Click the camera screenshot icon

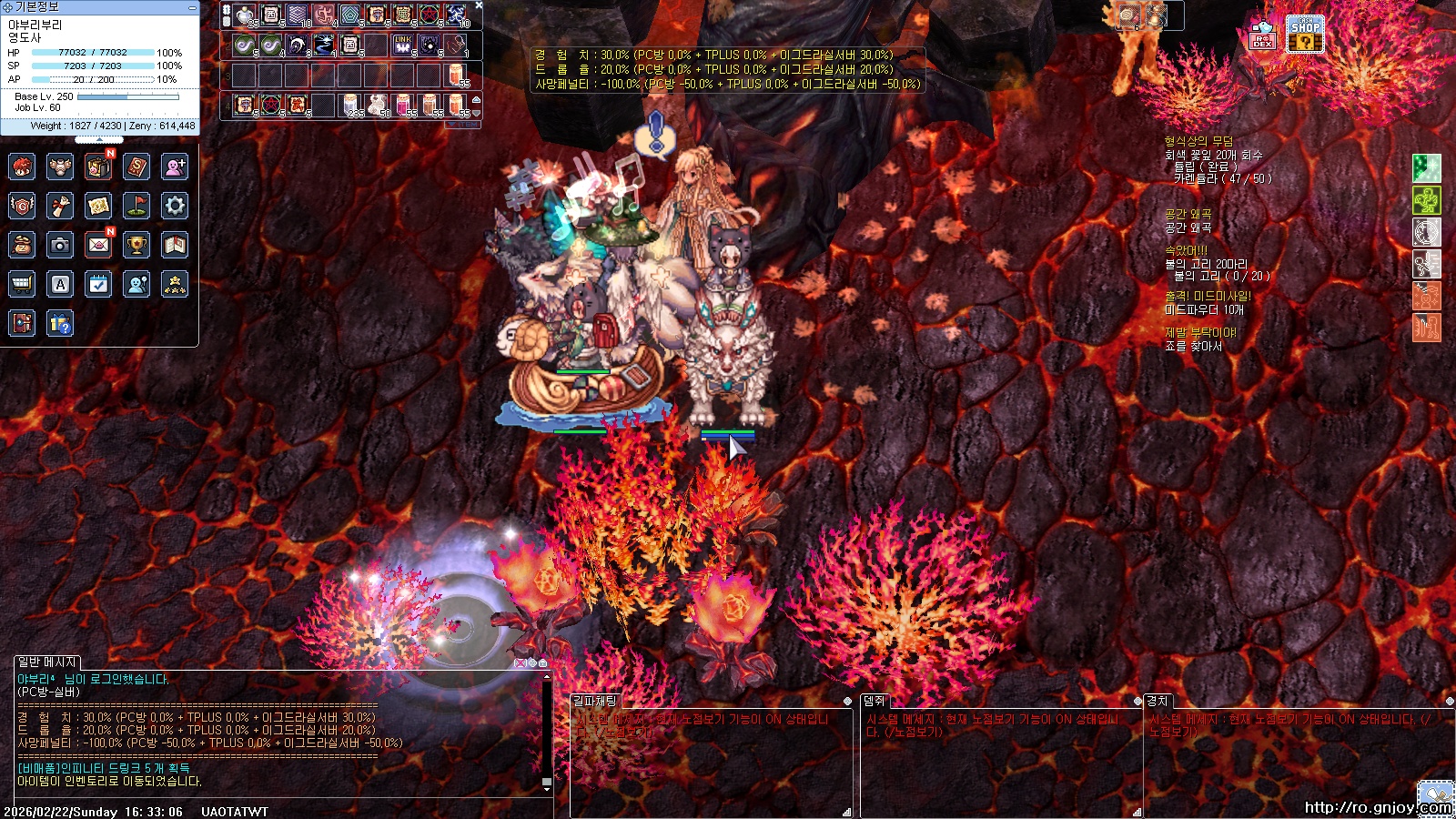tap(60, 245)
